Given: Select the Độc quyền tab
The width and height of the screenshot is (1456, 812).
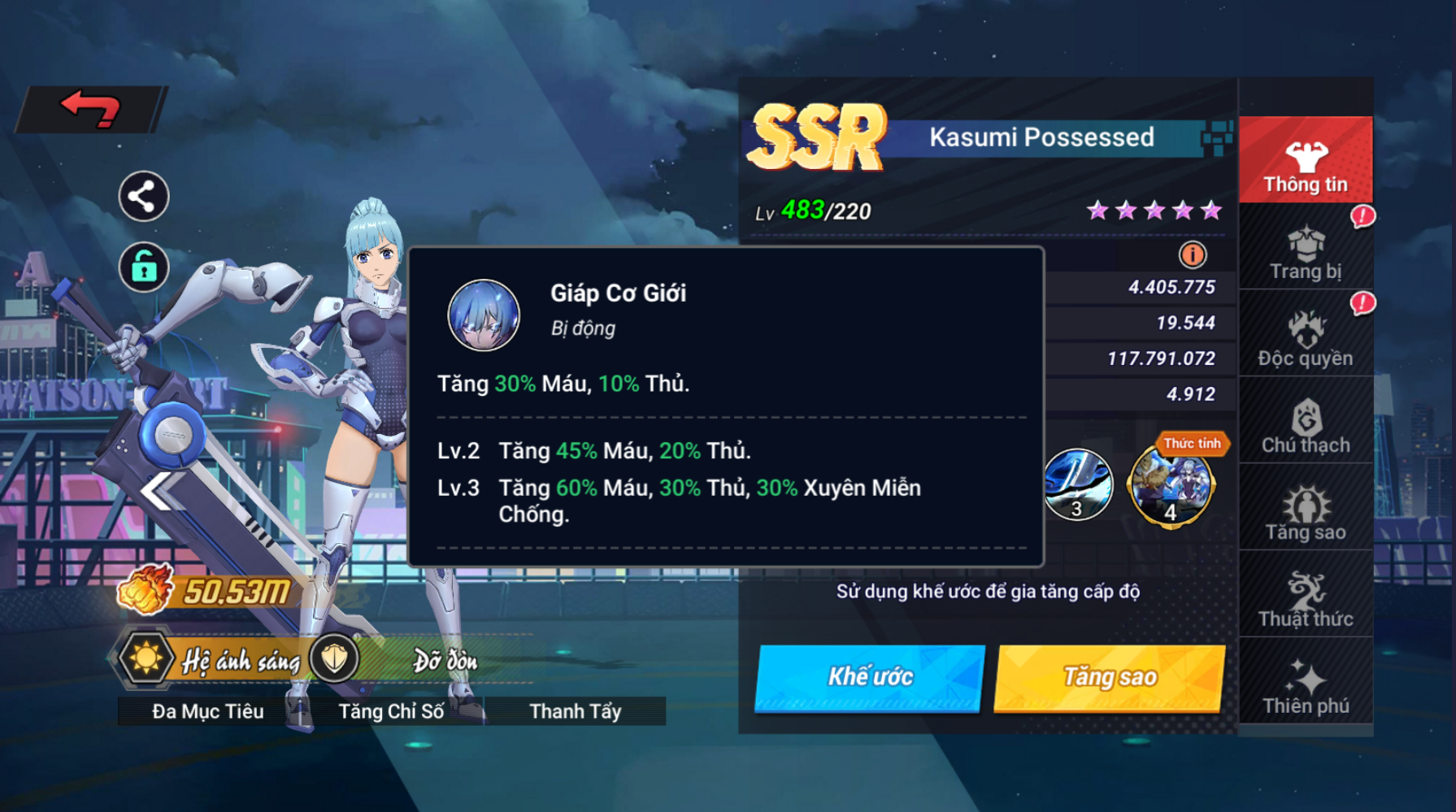Looking at the screenshot, I should (x=1305, y=338).
